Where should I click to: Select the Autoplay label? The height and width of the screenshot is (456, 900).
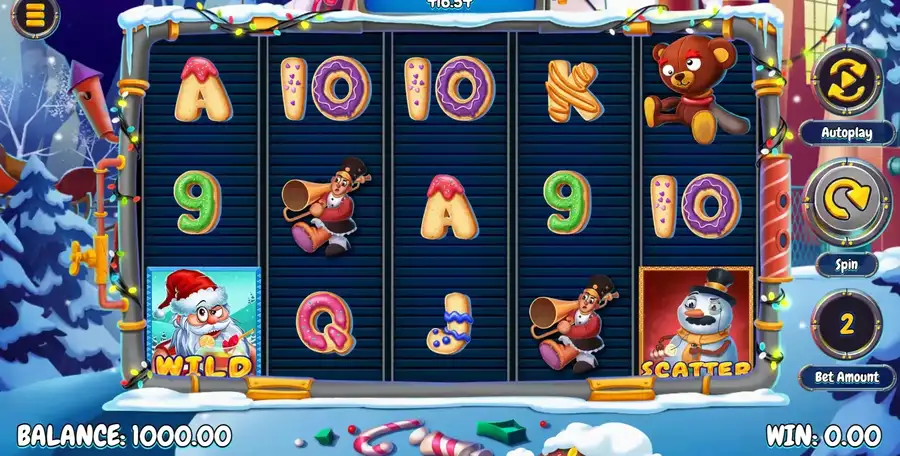847,132
